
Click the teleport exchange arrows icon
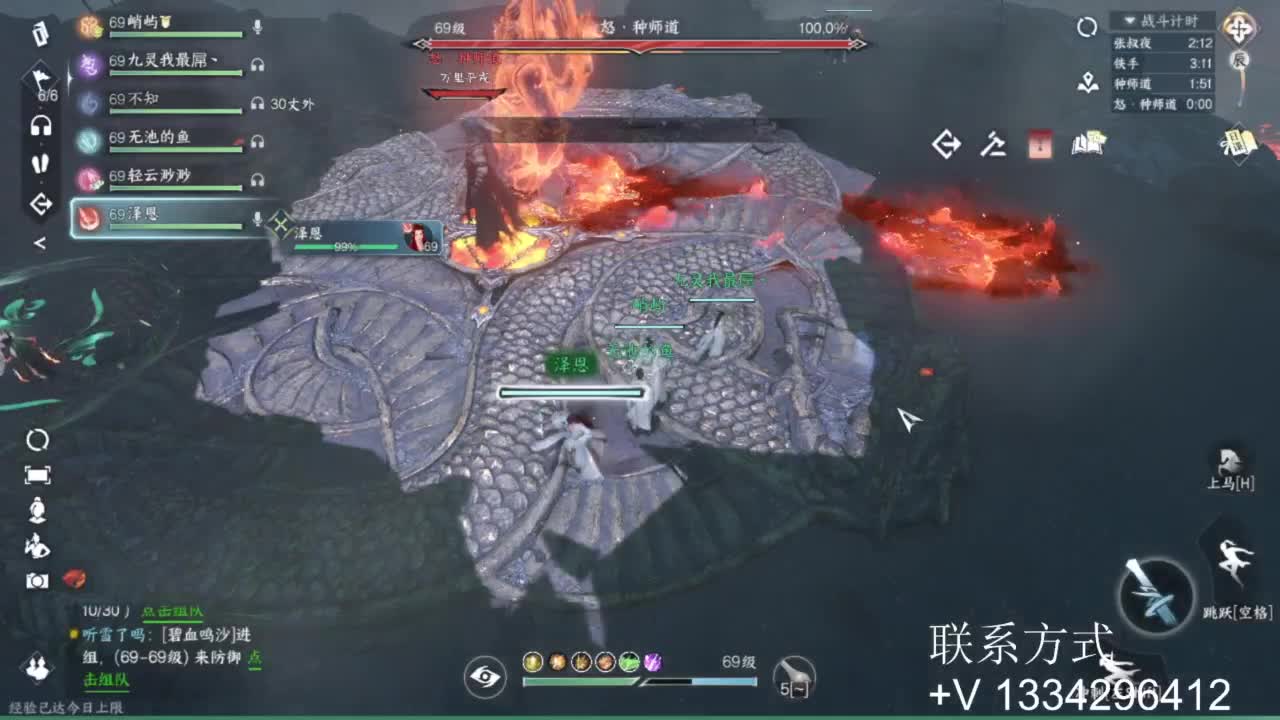(946, 144)
